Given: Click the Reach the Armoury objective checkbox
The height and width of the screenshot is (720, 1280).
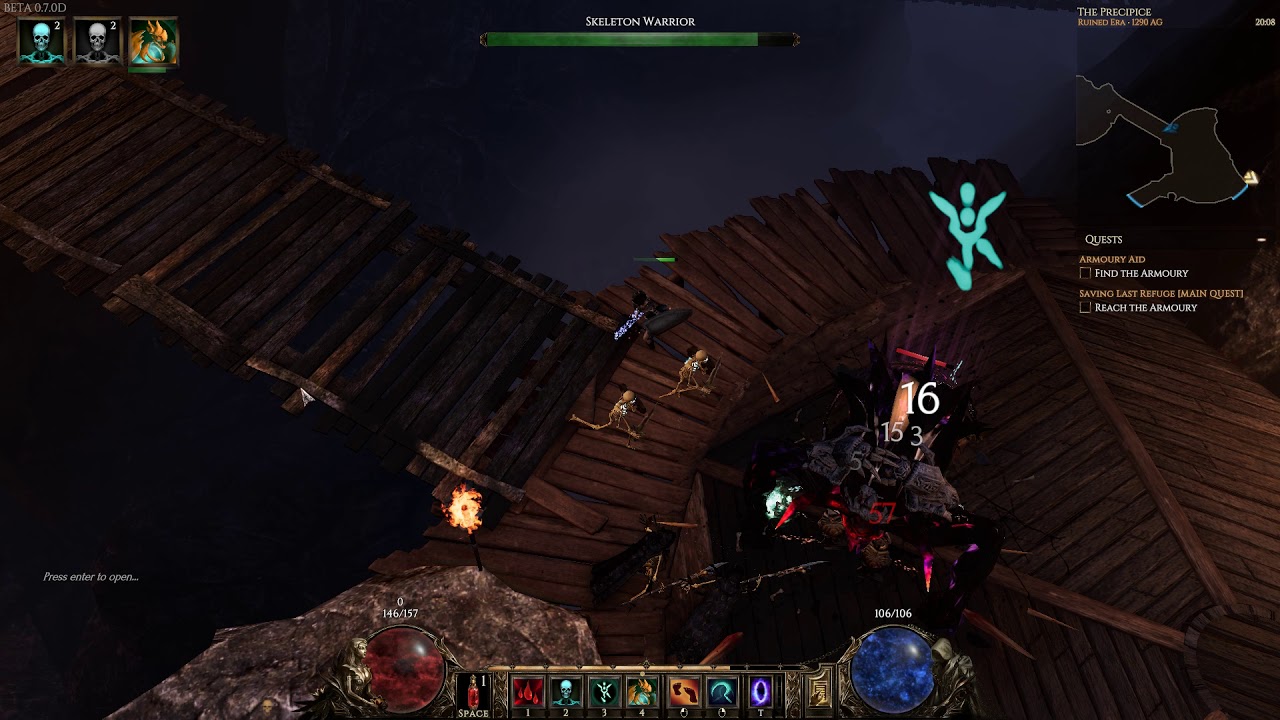Looking at the screenshot, I should [x=1085, y=307].
